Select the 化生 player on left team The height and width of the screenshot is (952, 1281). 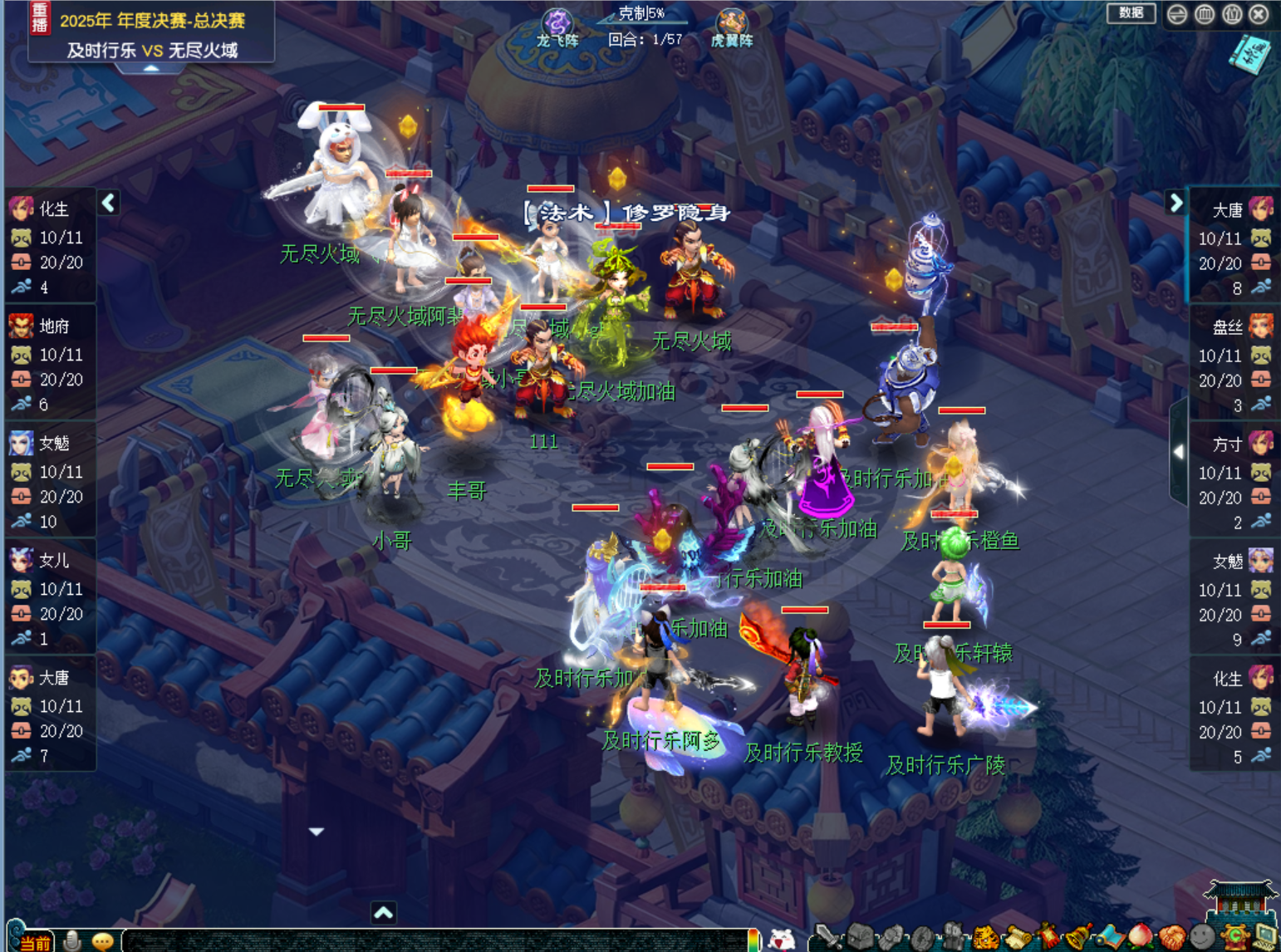click(50, 209)
